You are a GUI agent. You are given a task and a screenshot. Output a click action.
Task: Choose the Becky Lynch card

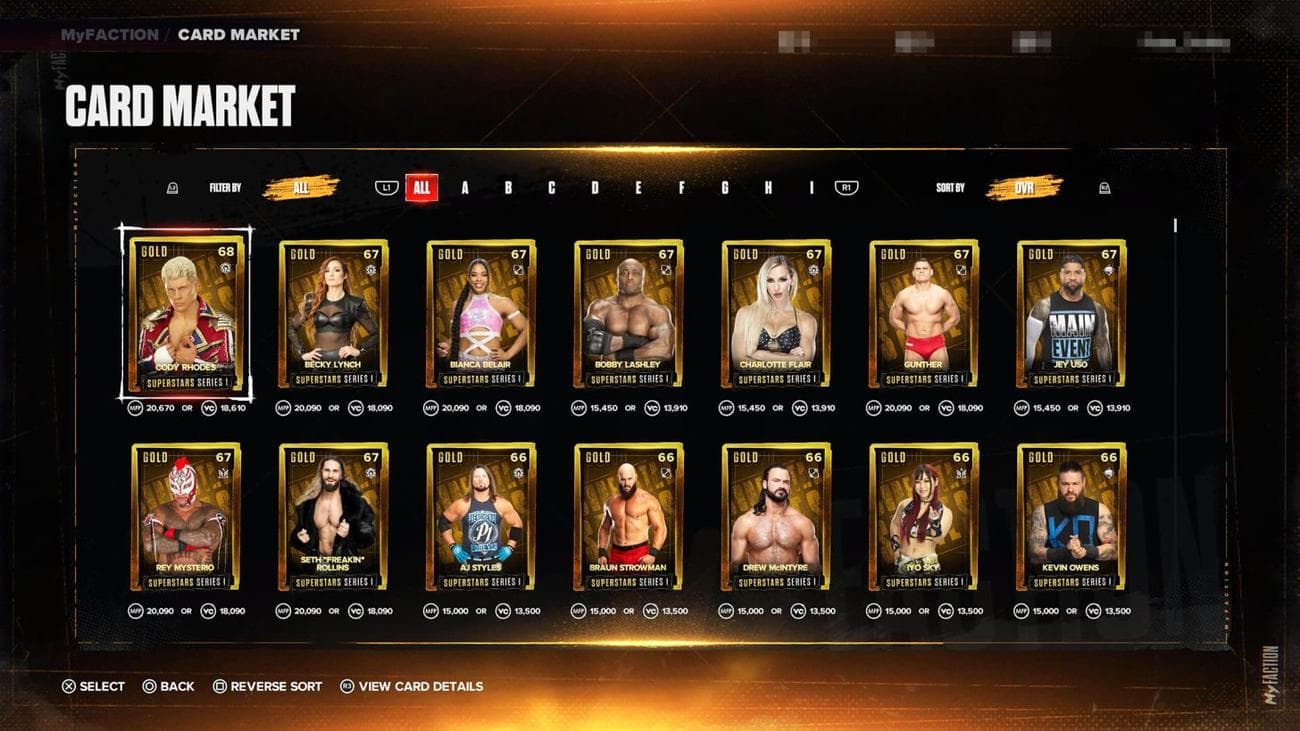333,313
